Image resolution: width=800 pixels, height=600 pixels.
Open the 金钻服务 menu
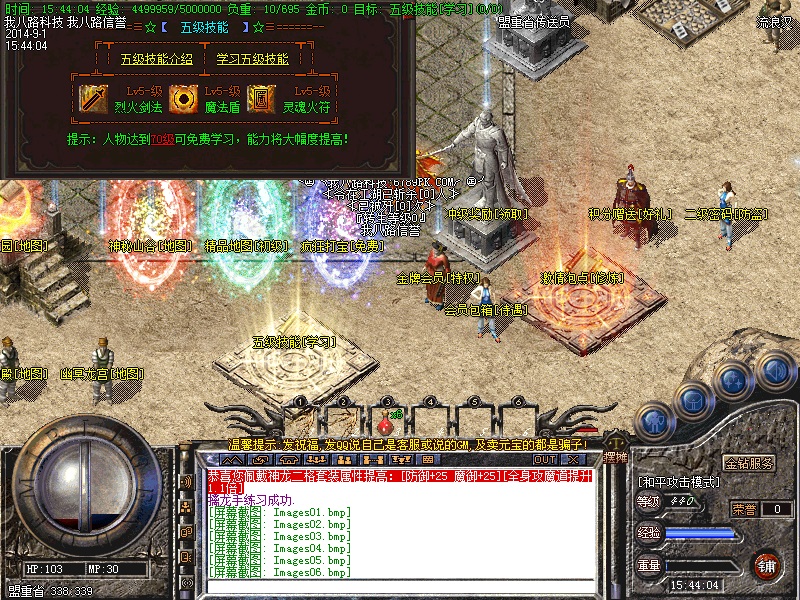pos(748,464)
